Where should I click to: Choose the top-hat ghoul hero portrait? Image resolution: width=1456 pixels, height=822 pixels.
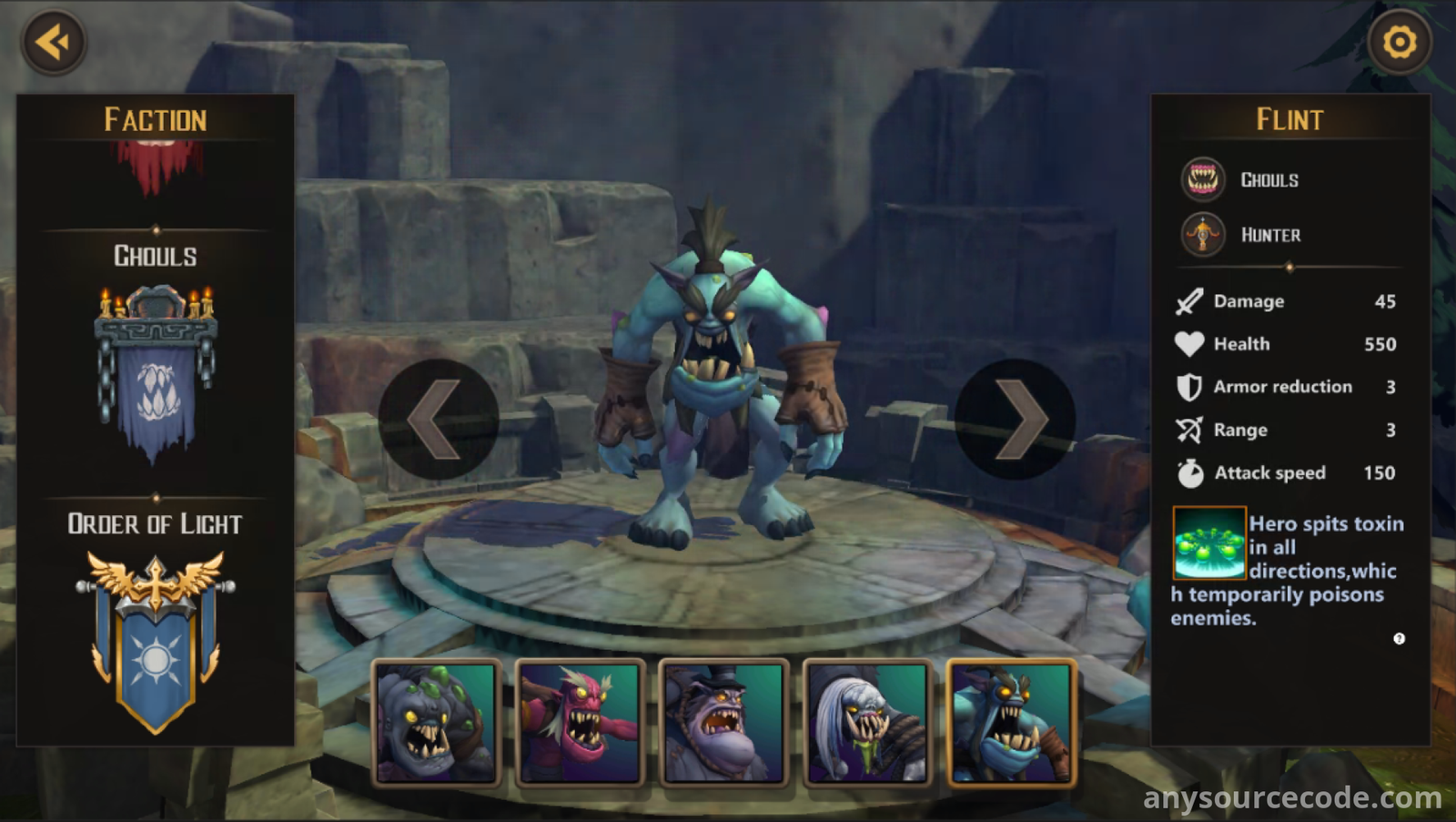pos(724,723)
